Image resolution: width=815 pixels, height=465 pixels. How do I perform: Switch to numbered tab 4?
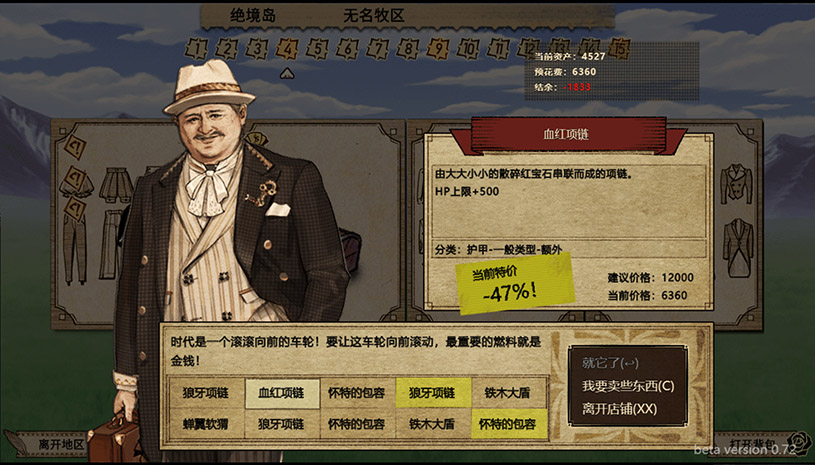click(288, 47)
